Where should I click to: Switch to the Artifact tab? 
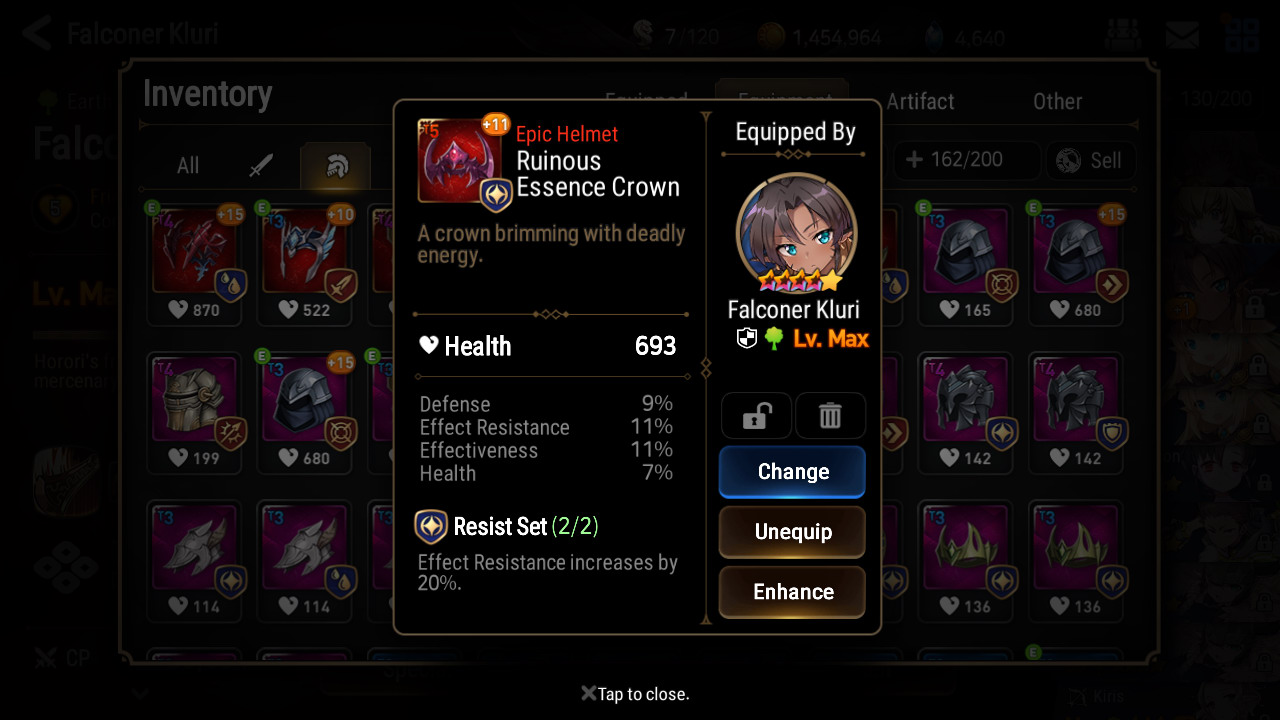920,101
